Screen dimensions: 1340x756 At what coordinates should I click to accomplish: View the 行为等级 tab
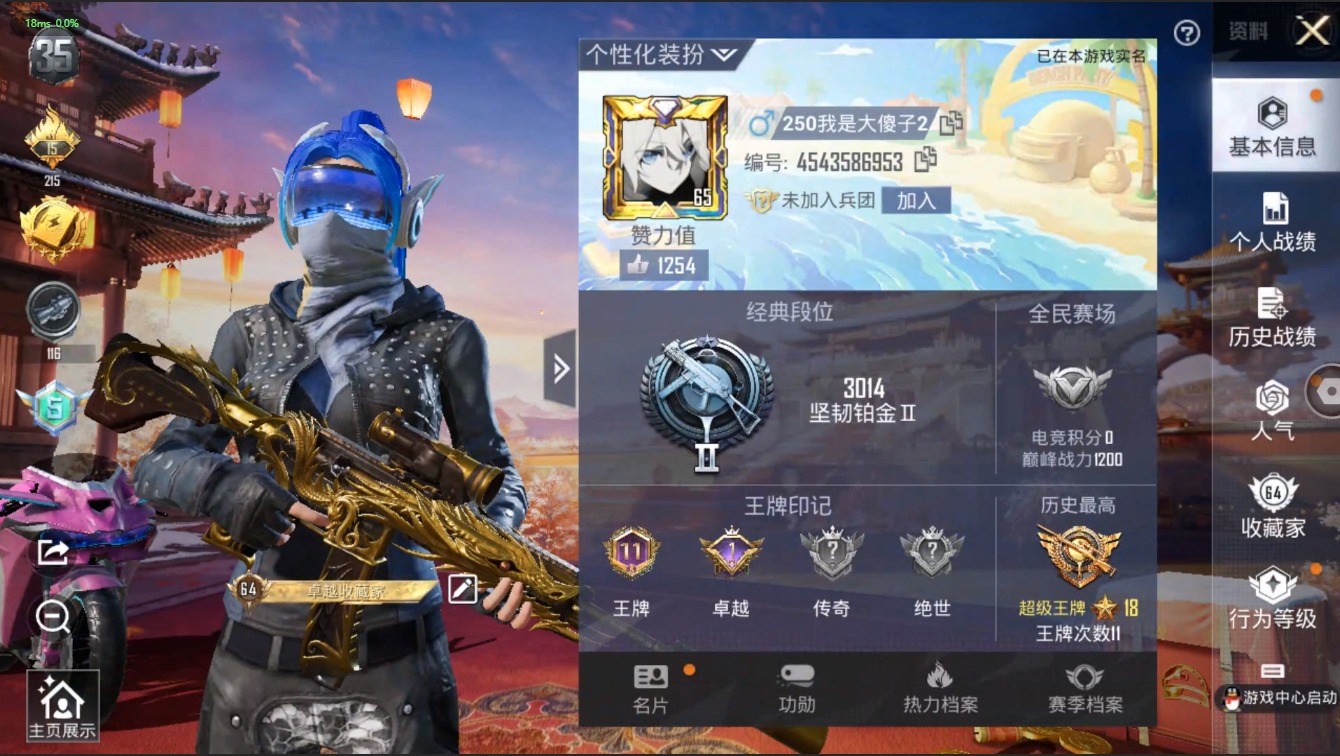click(x=1272, y=600)
